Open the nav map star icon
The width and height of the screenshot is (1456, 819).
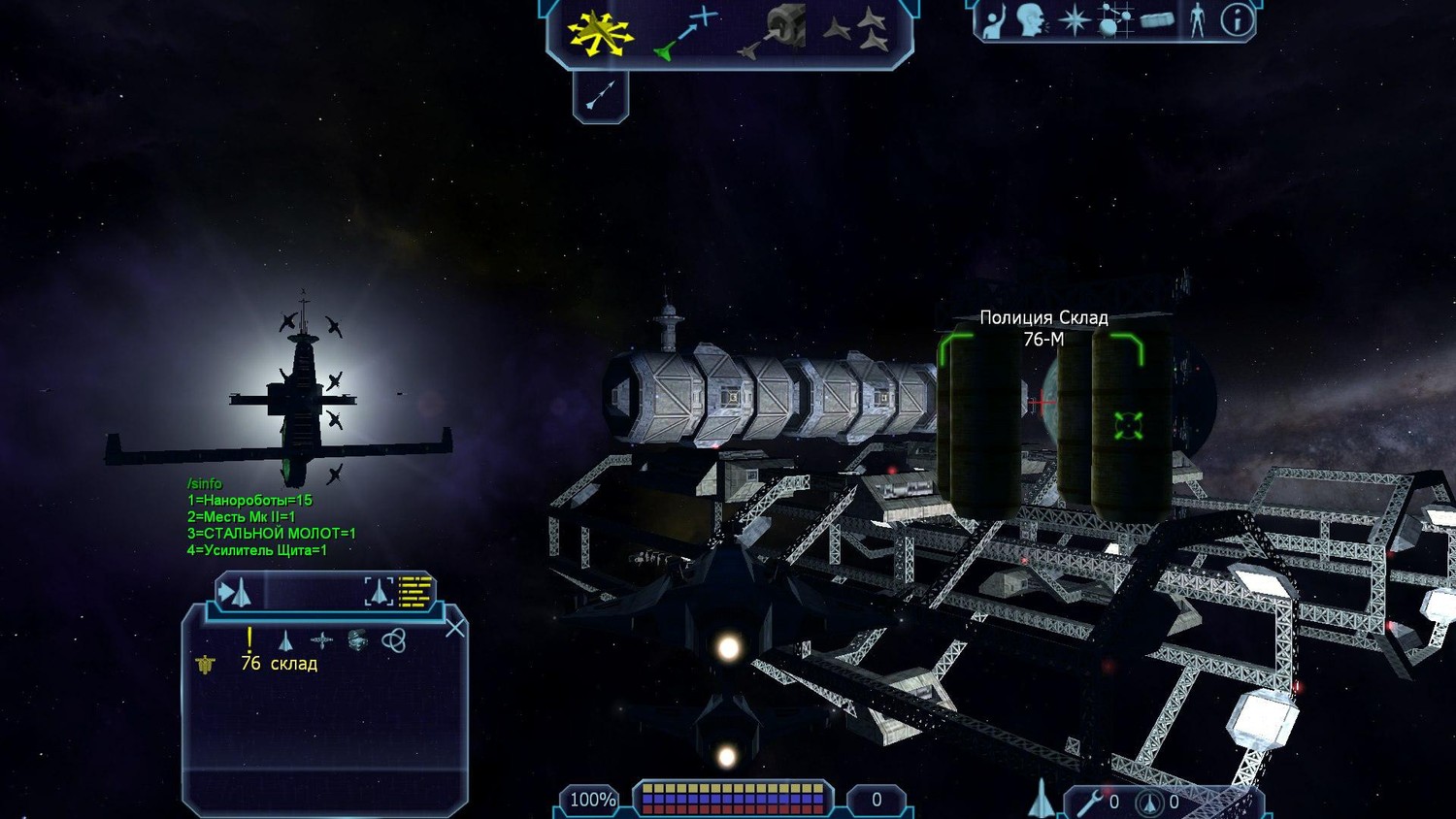[1074, 20]
